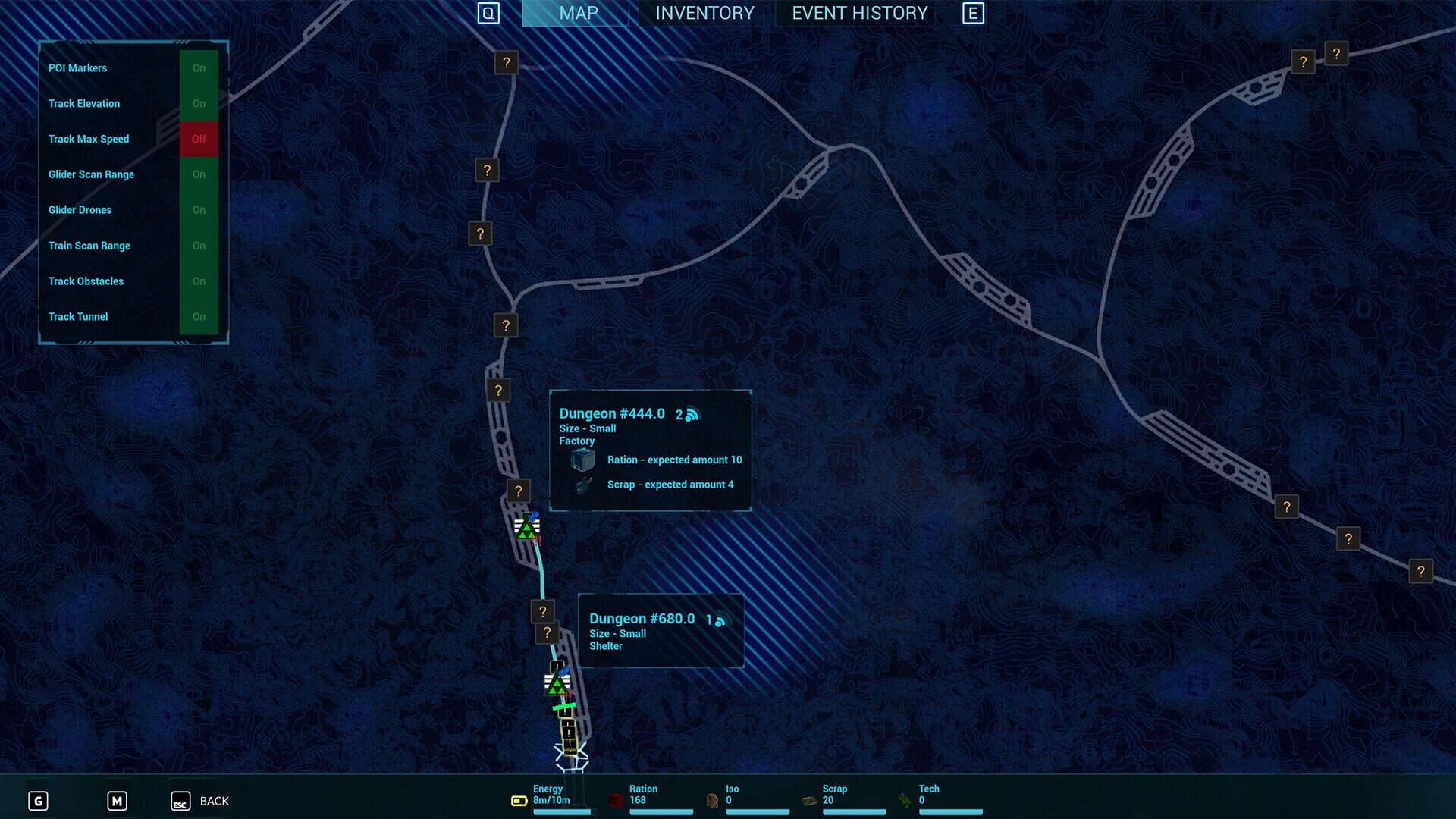Open EVENT HISTORY
Viewport: 1456px width, 819px height.
858,13
